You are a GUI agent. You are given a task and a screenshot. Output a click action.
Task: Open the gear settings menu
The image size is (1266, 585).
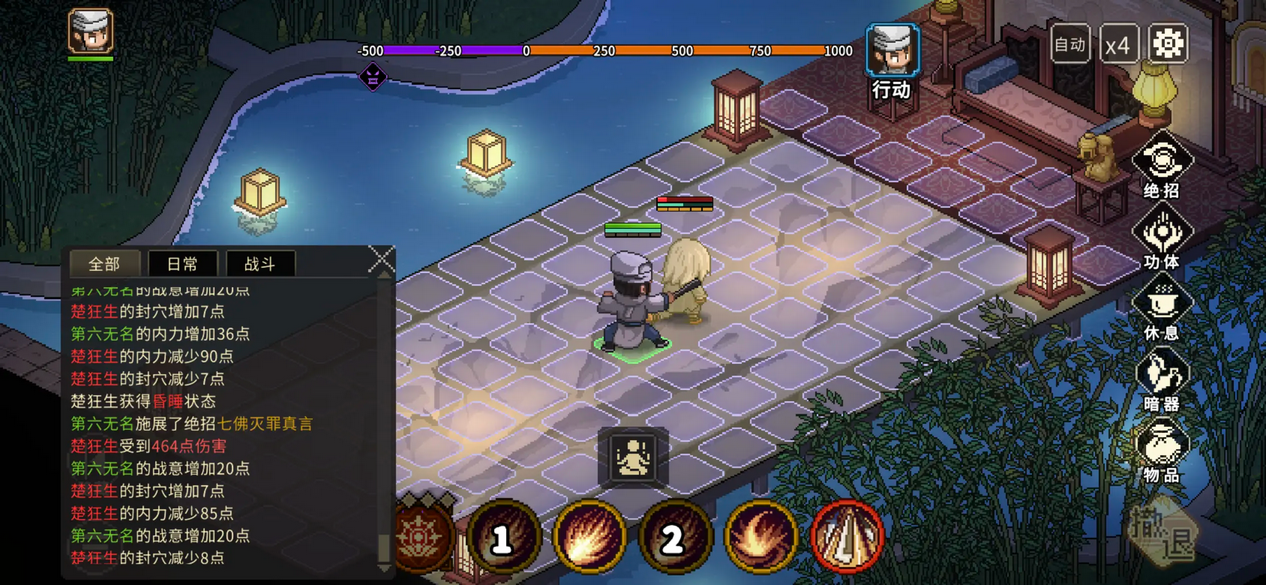pos(1167,44)
